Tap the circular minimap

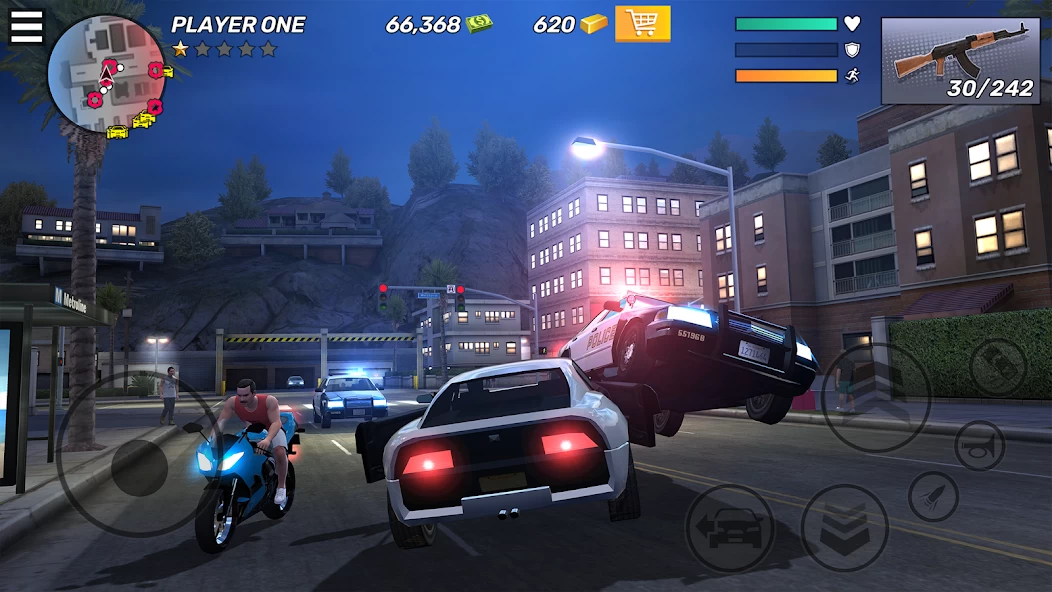(106, 75)
